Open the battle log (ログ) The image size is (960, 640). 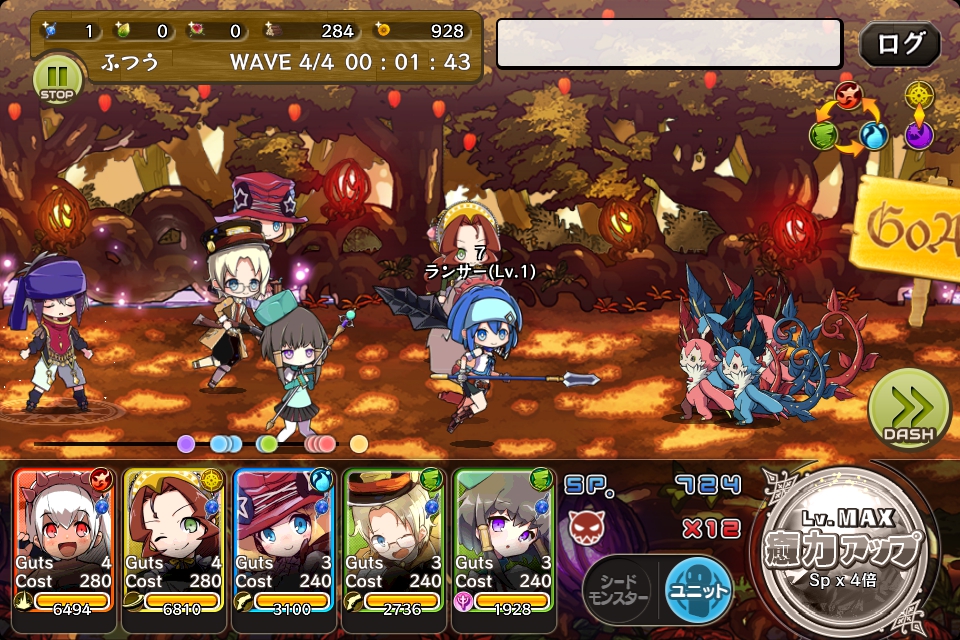pos(900,45)
